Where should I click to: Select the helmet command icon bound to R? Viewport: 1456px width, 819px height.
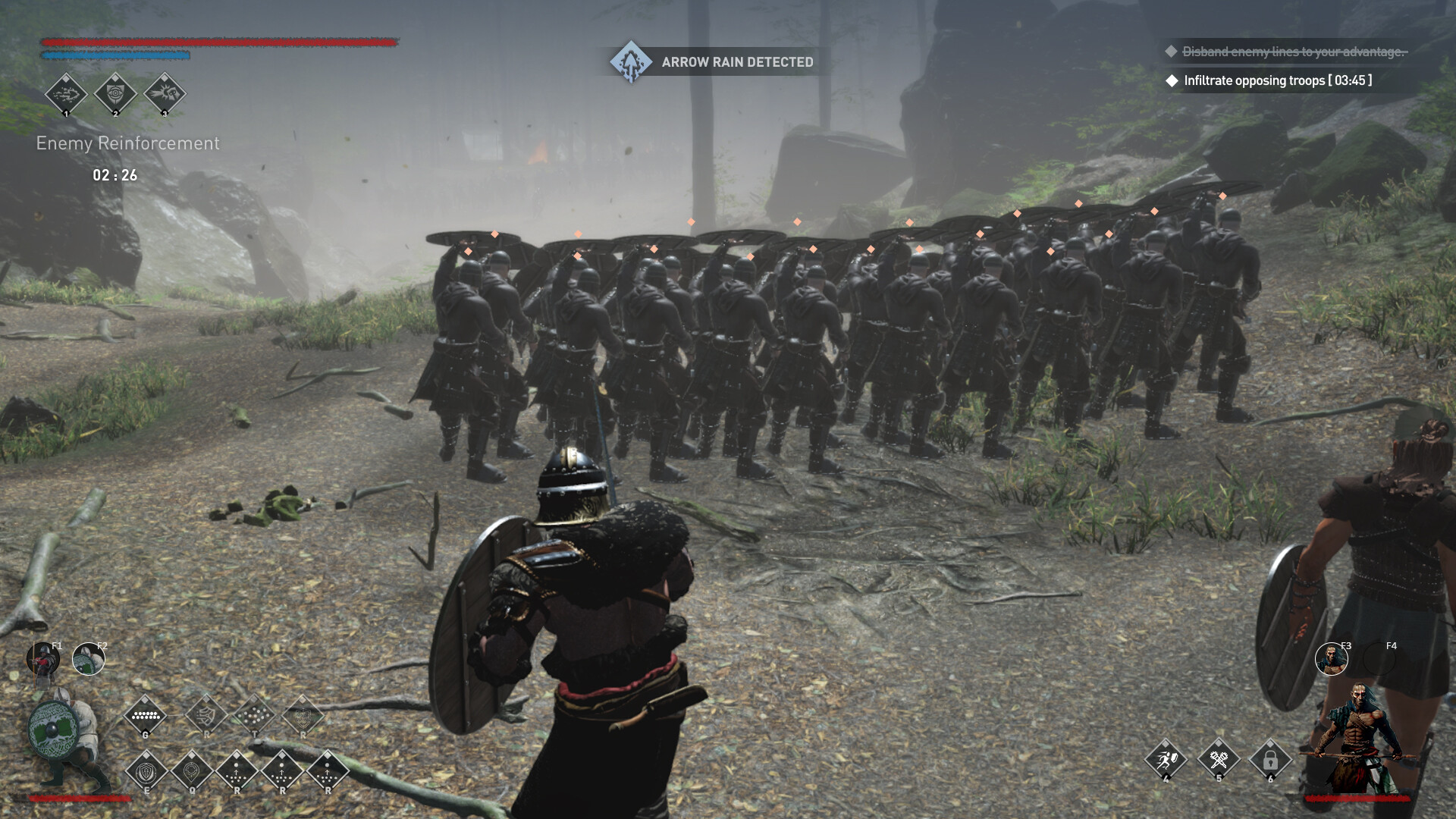[206, 717]
